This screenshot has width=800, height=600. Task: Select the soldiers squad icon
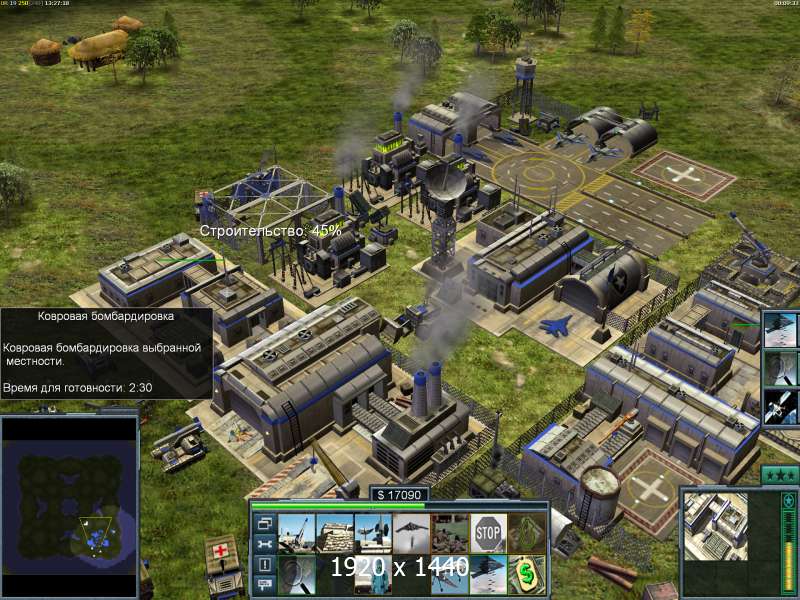[x=450, y=533]
